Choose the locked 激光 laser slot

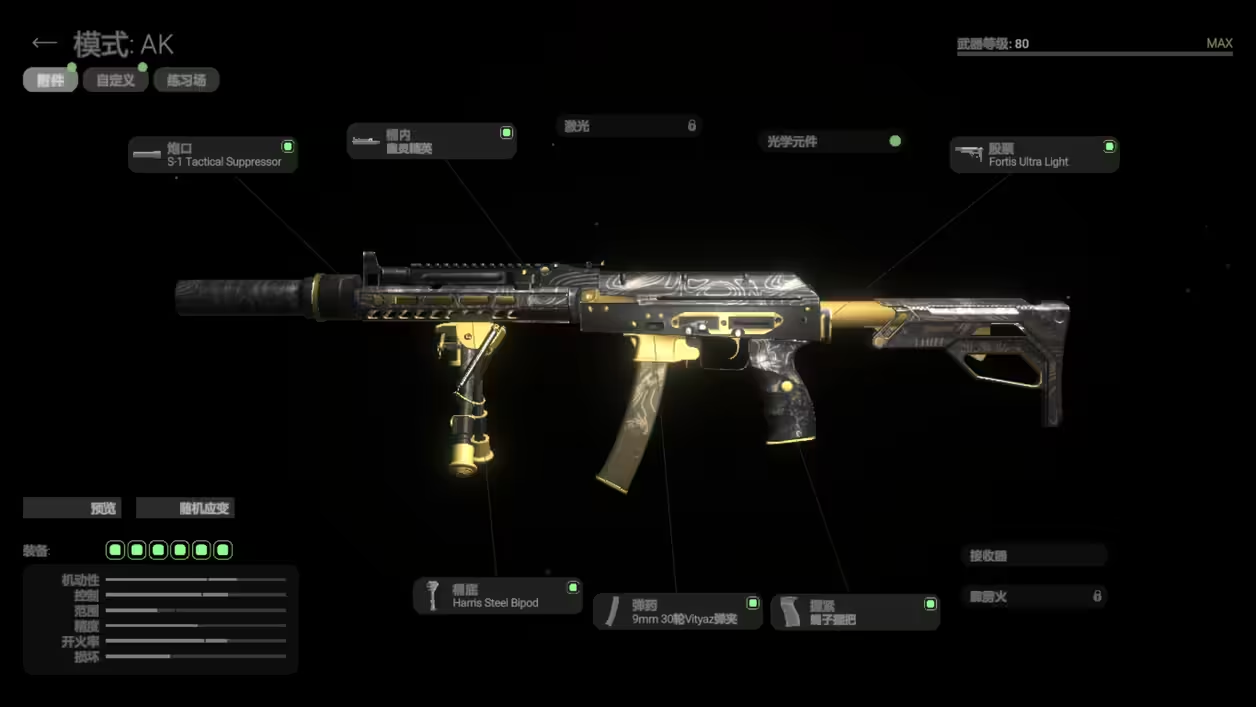click(x=629, y=126)
